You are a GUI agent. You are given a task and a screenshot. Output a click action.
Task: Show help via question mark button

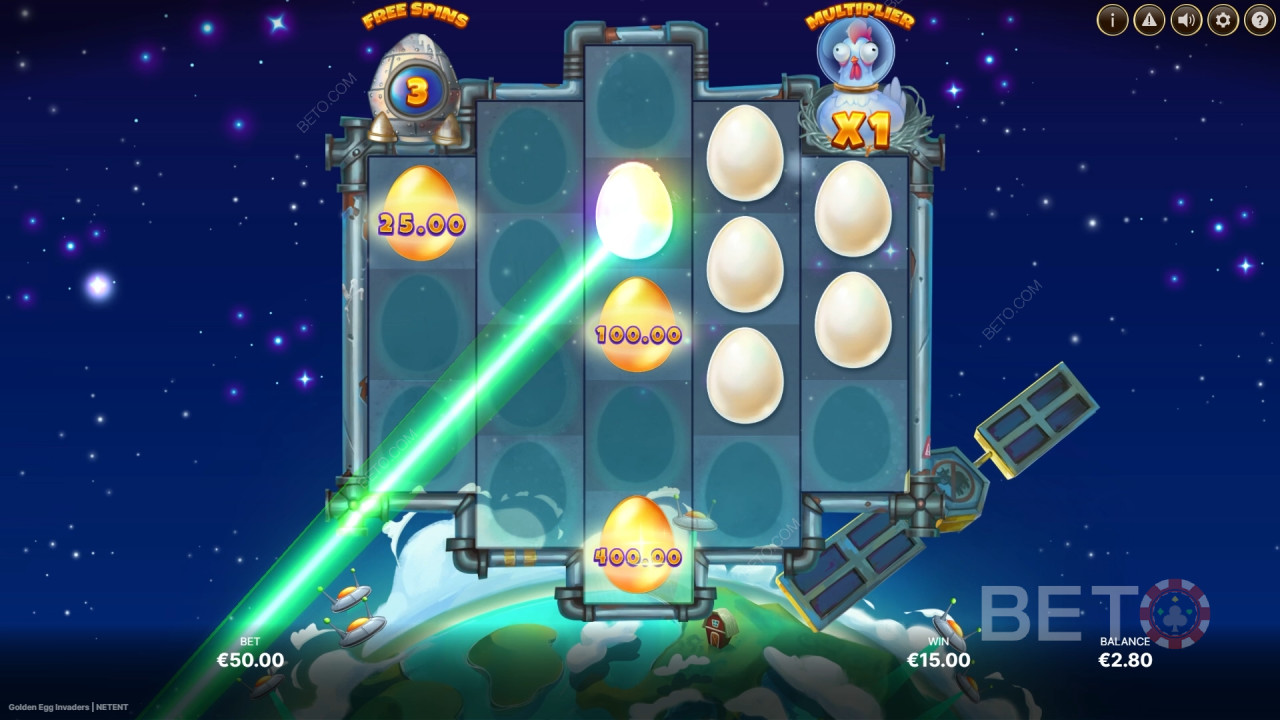click(x=1259, y=19)
